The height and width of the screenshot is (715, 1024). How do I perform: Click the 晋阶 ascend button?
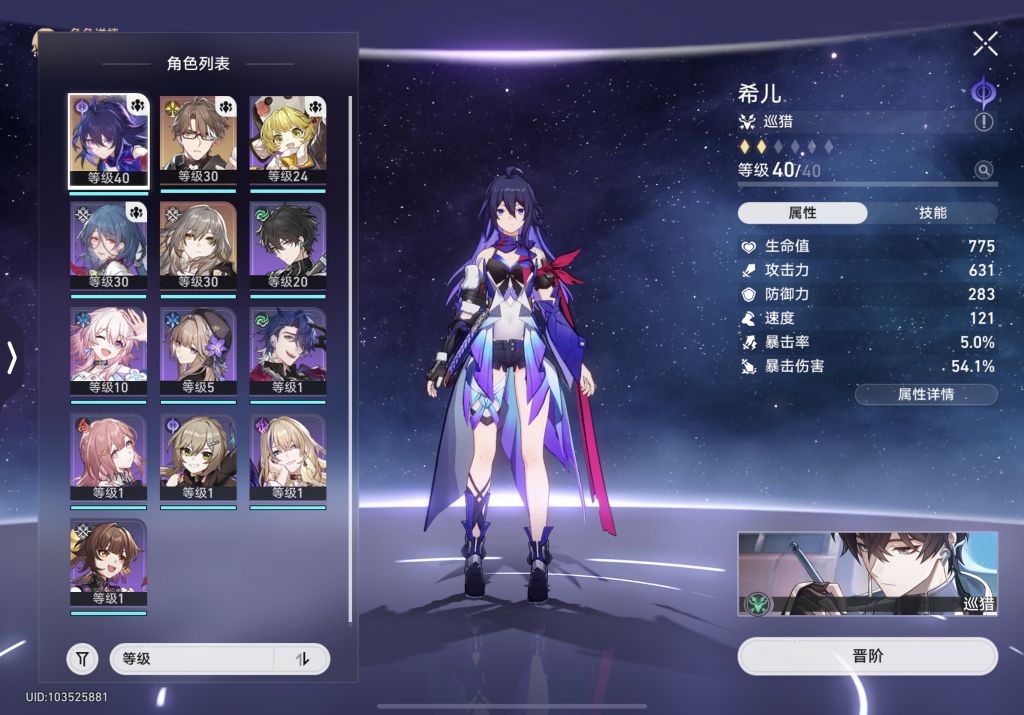[867, 657]
